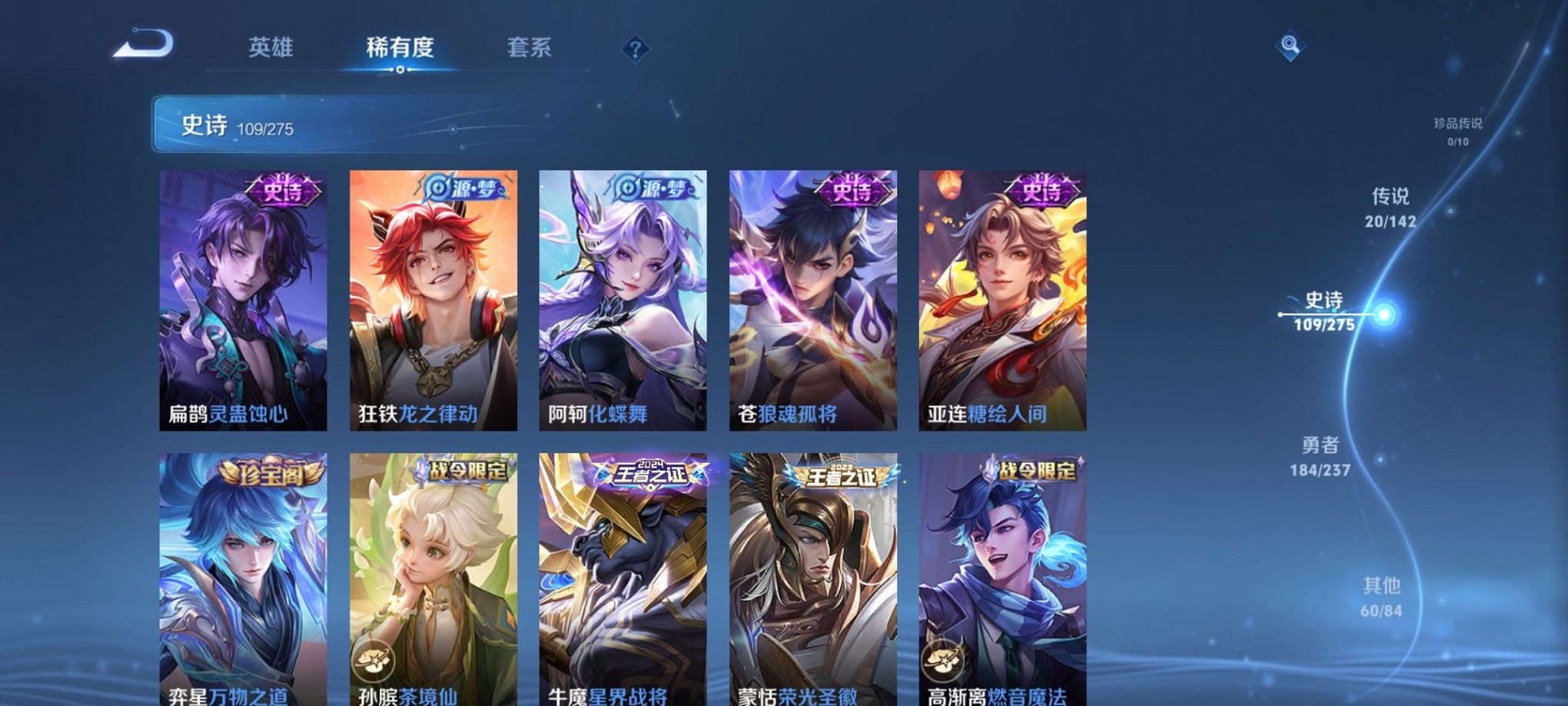
Task: View the 阿轲化蝶舞 skin thumbnail
Action: [621, 300]
